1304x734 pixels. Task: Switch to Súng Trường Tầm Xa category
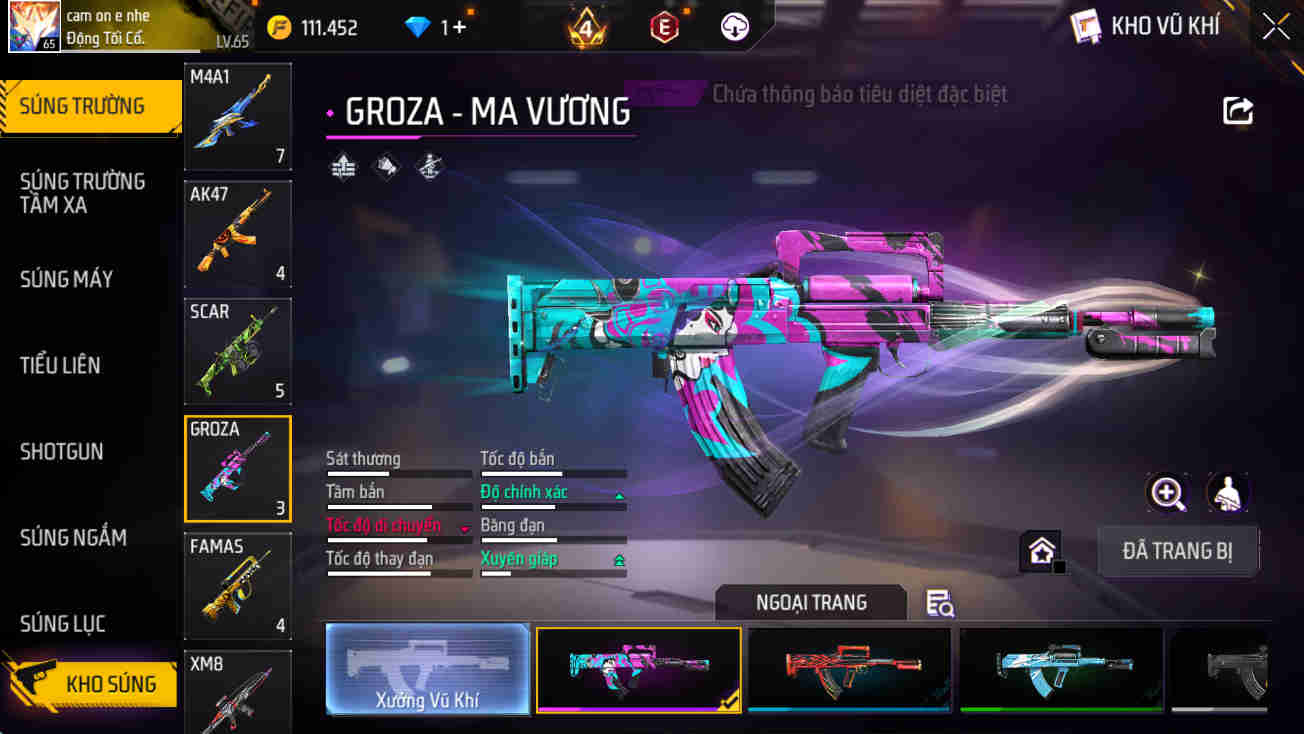(x=82, y=193)
